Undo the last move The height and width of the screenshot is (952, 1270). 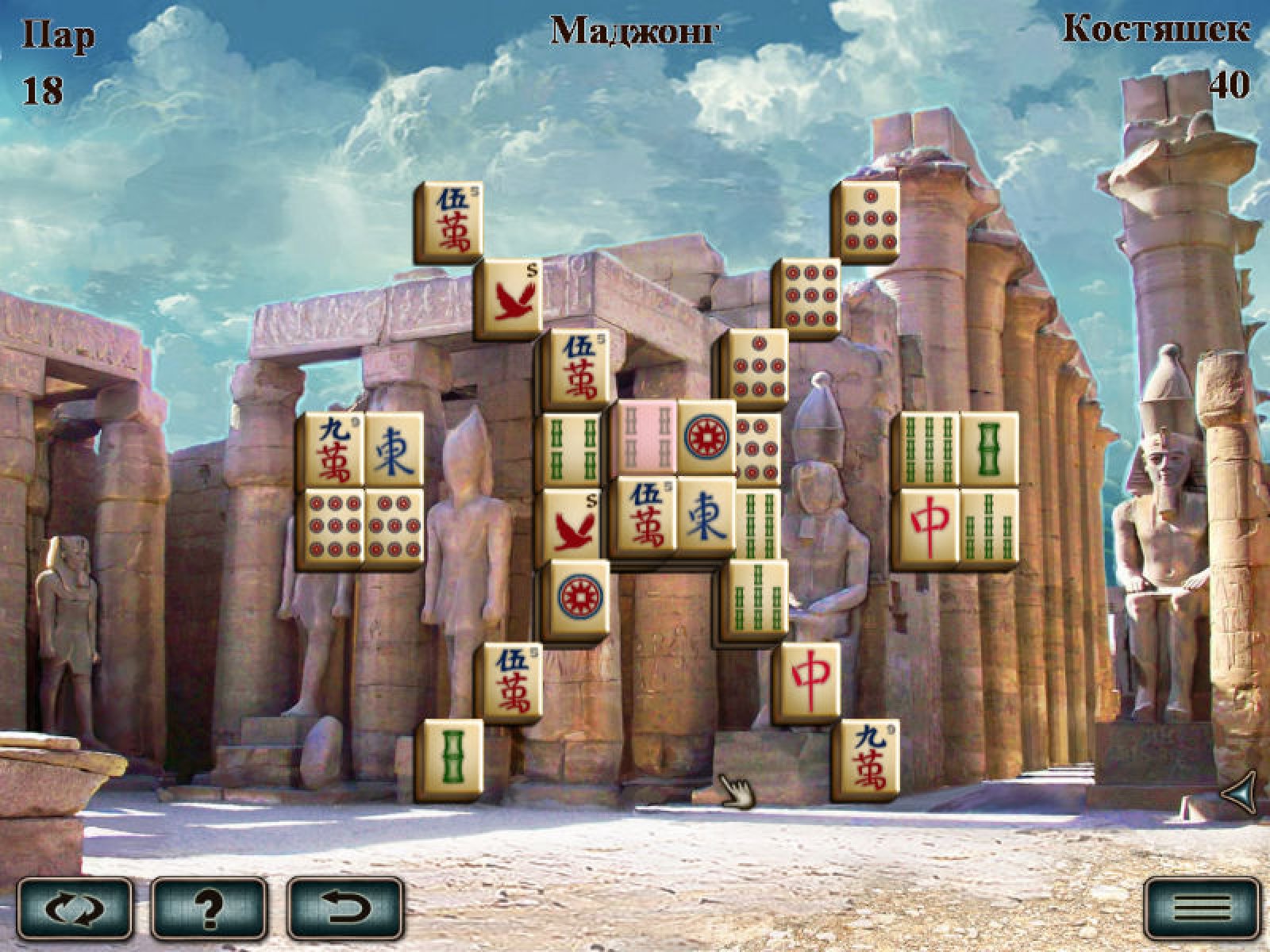tap(345, 908)
